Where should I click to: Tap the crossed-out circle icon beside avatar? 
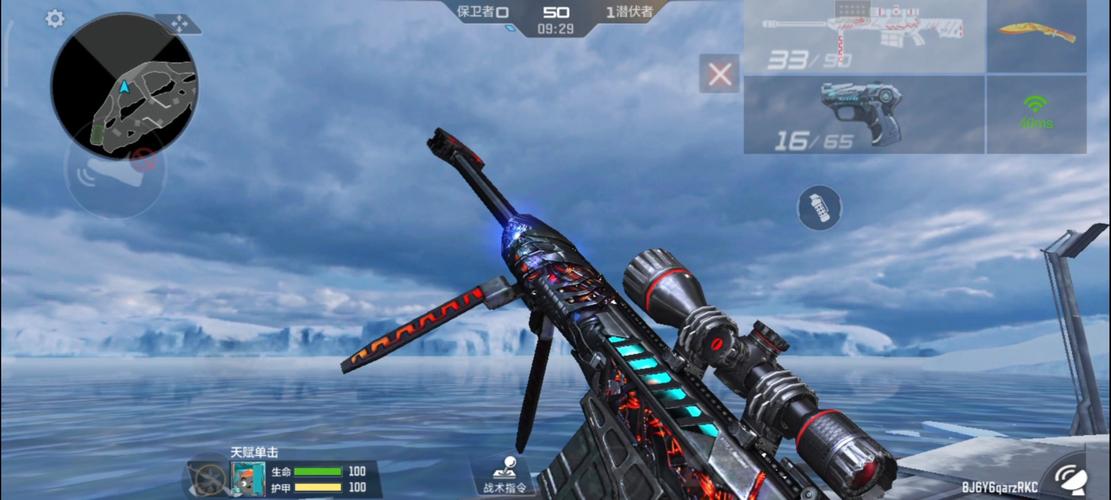pos(209,477)
